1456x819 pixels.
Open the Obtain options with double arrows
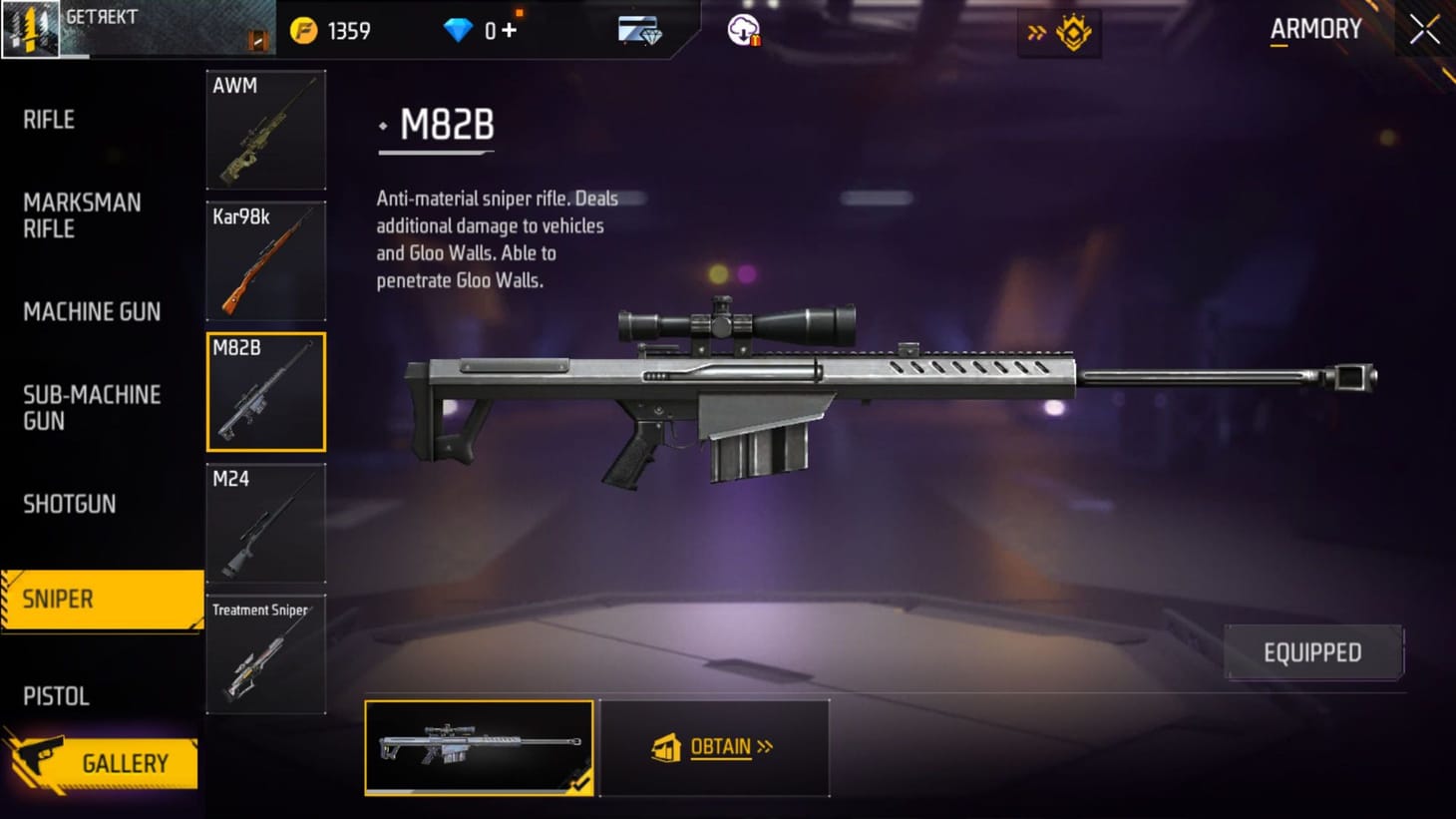coord(767,746)
